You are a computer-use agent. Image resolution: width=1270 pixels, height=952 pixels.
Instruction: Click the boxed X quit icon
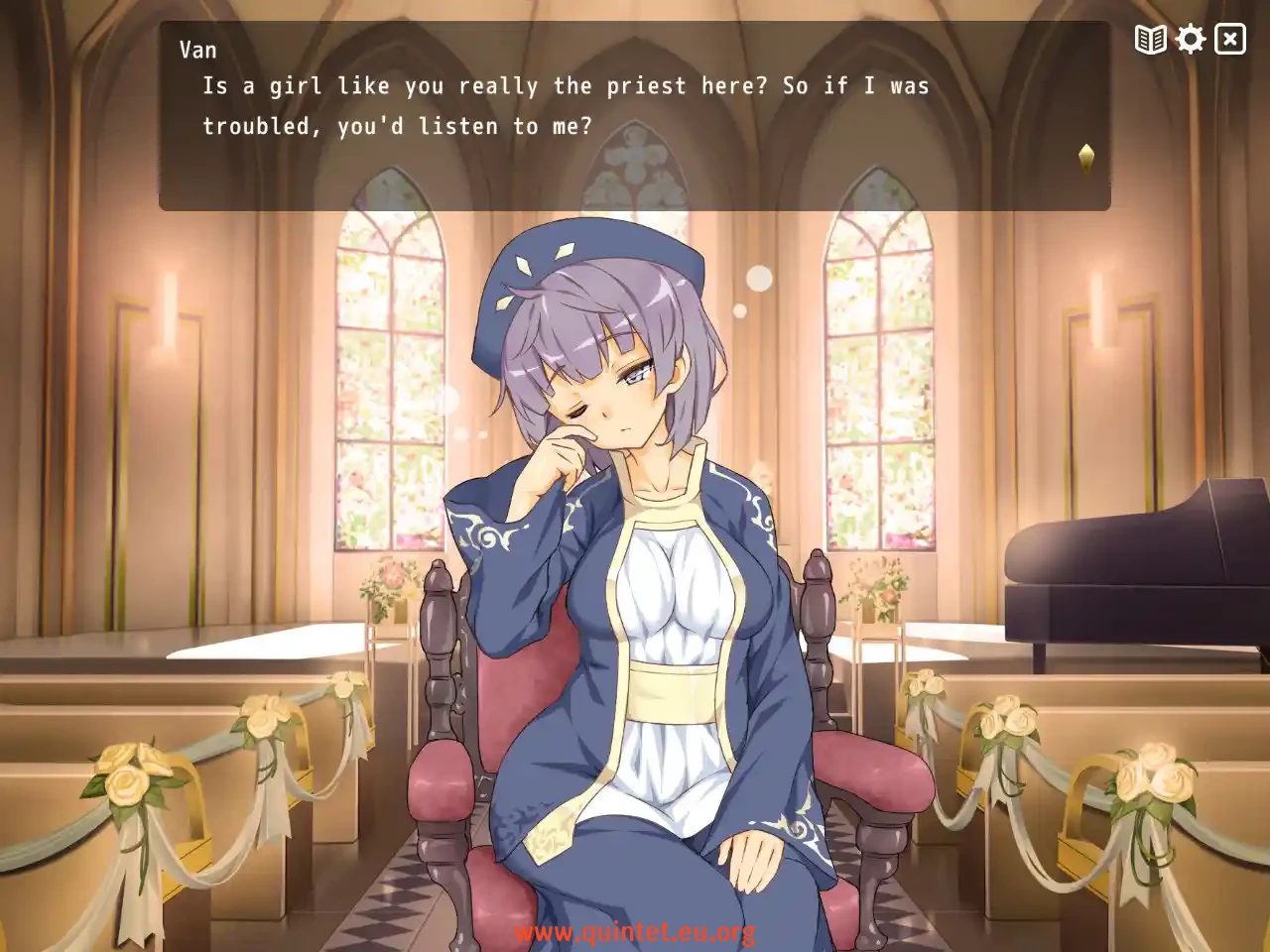tap(1229, 40)
